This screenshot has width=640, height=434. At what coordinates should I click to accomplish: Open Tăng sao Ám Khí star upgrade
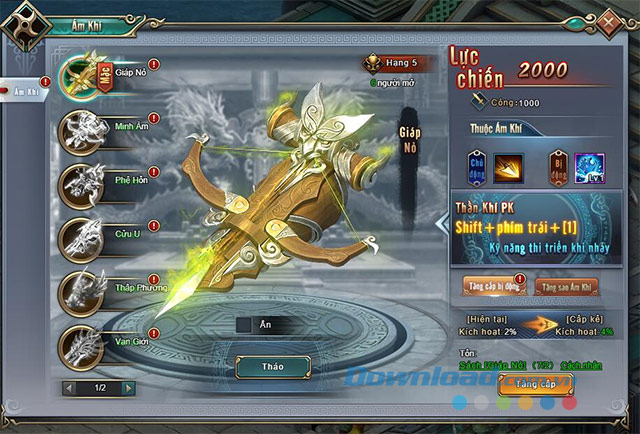566,286
